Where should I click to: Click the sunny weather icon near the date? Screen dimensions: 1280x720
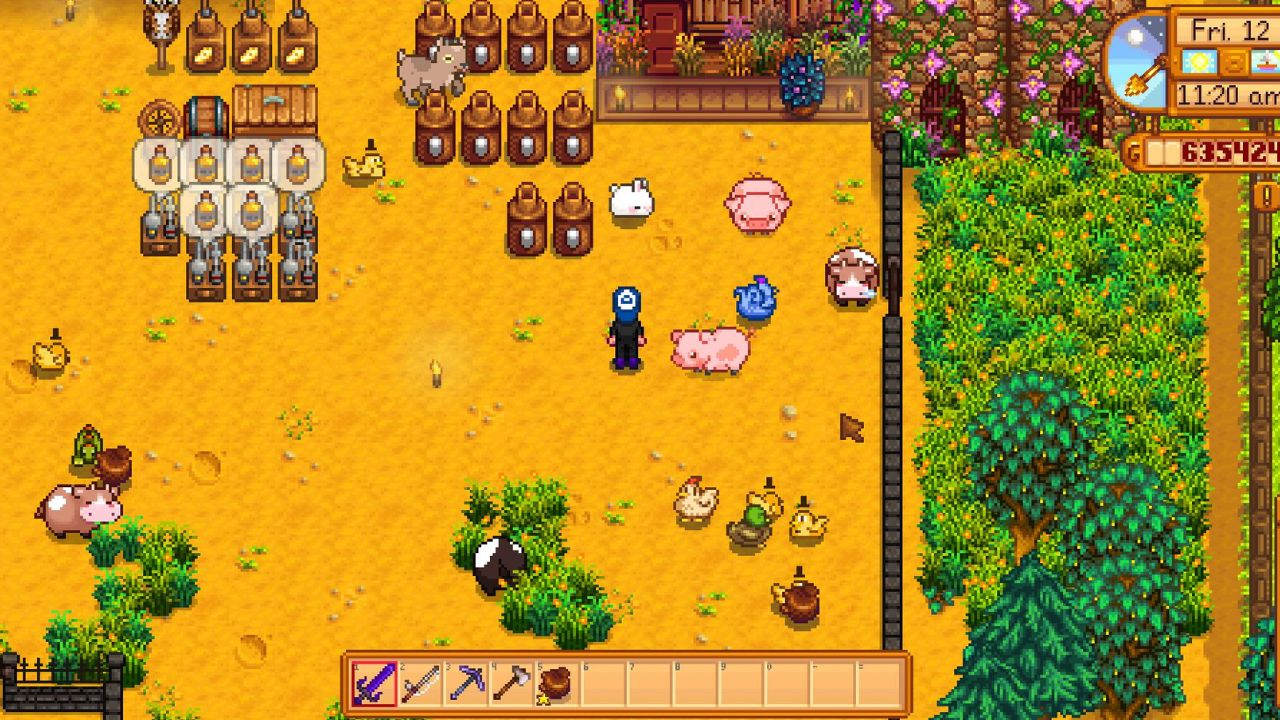1199,62
